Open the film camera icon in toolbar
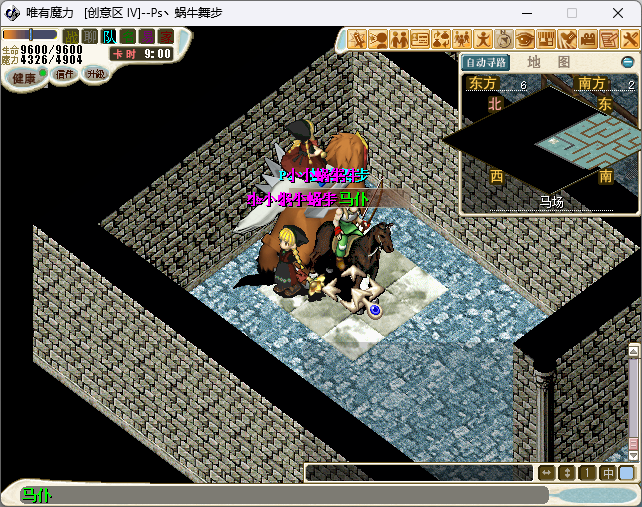 pos(588,39)
